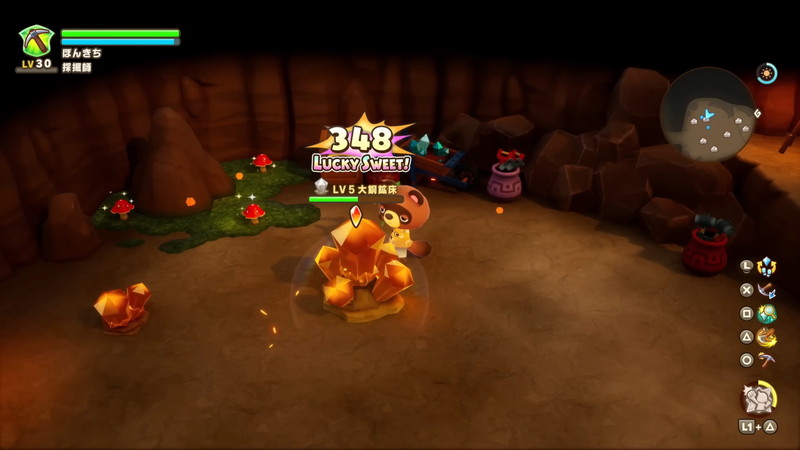Screen dimensions: 800x450
Task: Trigger the golden spinning pickaxe skill
Action: (767, 337)
